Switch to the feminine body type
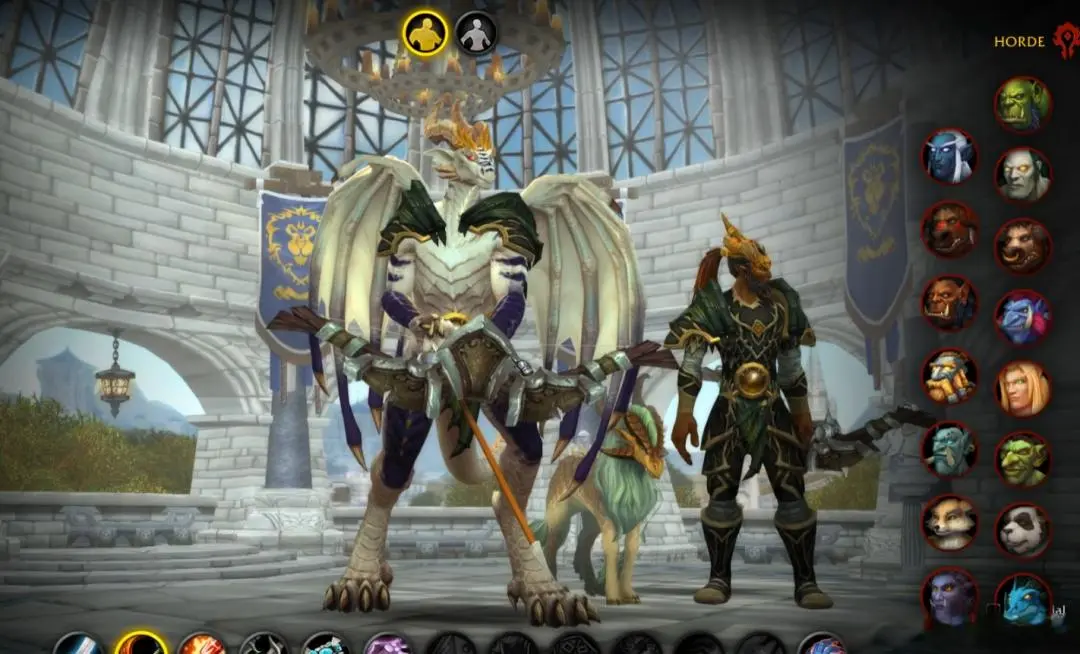This screenshot has height=654, width=1080. click(x=476, y=32)
